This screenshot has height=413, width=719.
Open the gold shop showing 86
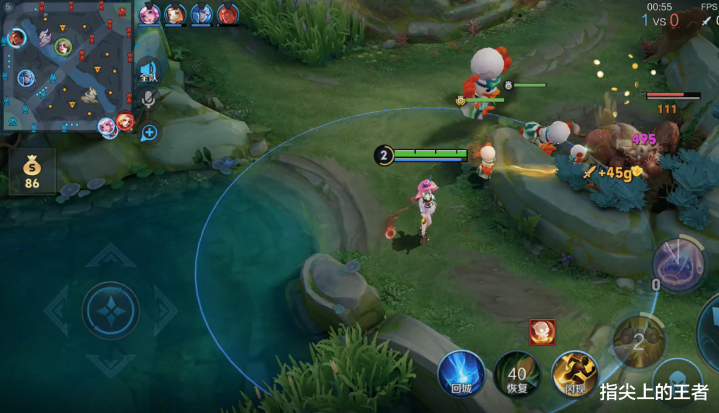[x=32, y=172]
